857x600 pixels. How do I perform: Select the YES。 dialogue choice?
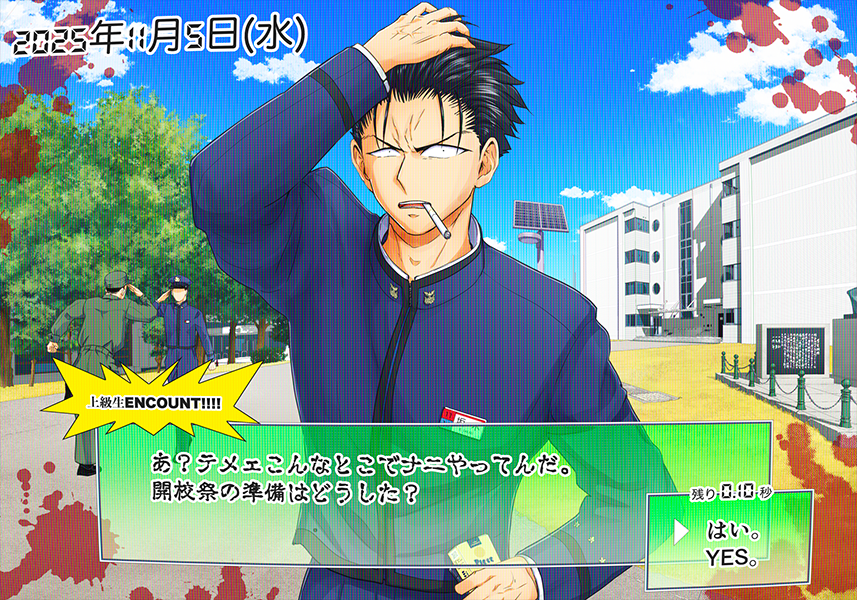pyautogui.click(x=731, y=557)
